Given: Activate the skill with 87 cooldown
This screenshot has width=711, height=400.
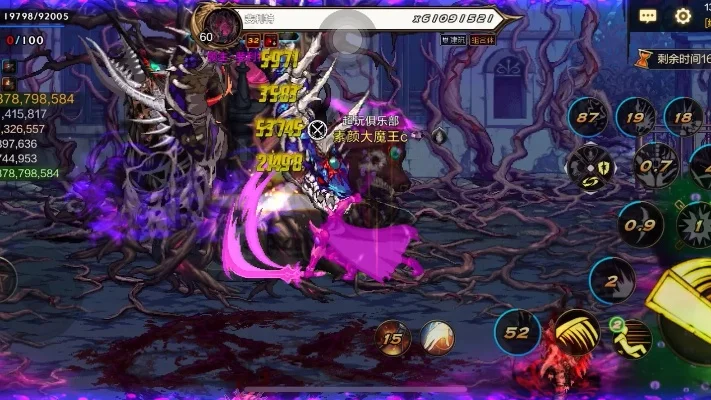Looking at the screenshot, I should tap(589, 117).
